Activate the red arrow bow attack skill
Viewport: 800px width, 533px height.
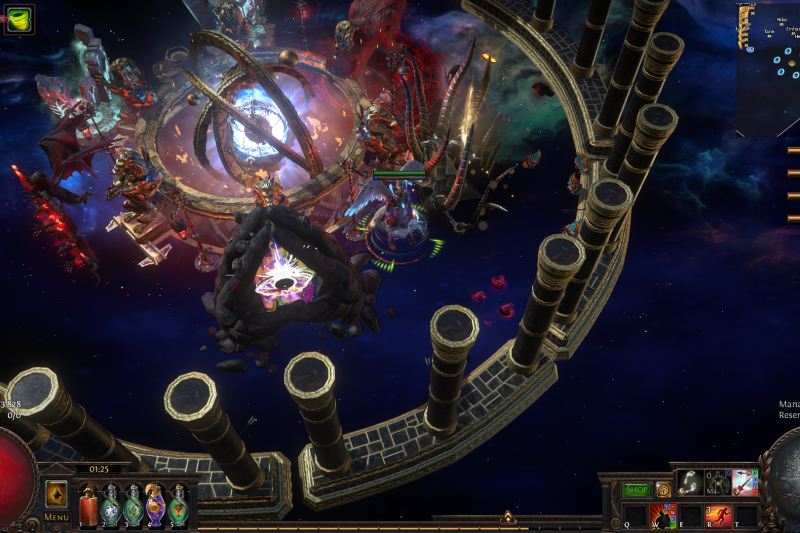click(745, 482)
